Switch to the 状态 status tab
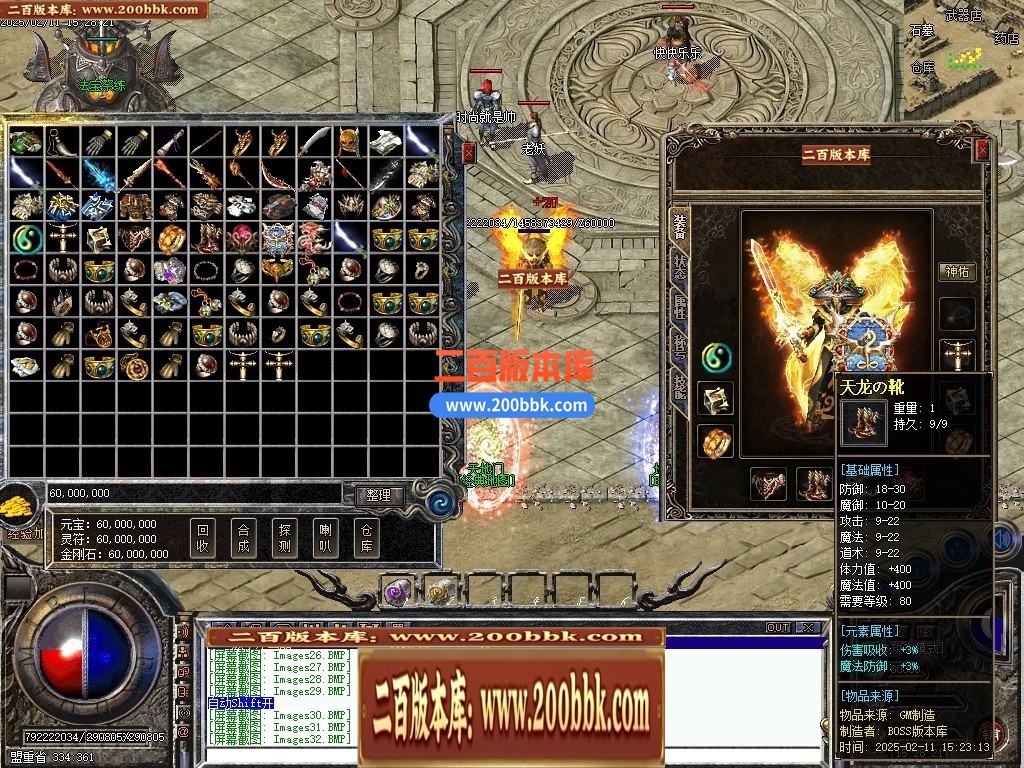 pyautogui.click(x=680, y=266)
